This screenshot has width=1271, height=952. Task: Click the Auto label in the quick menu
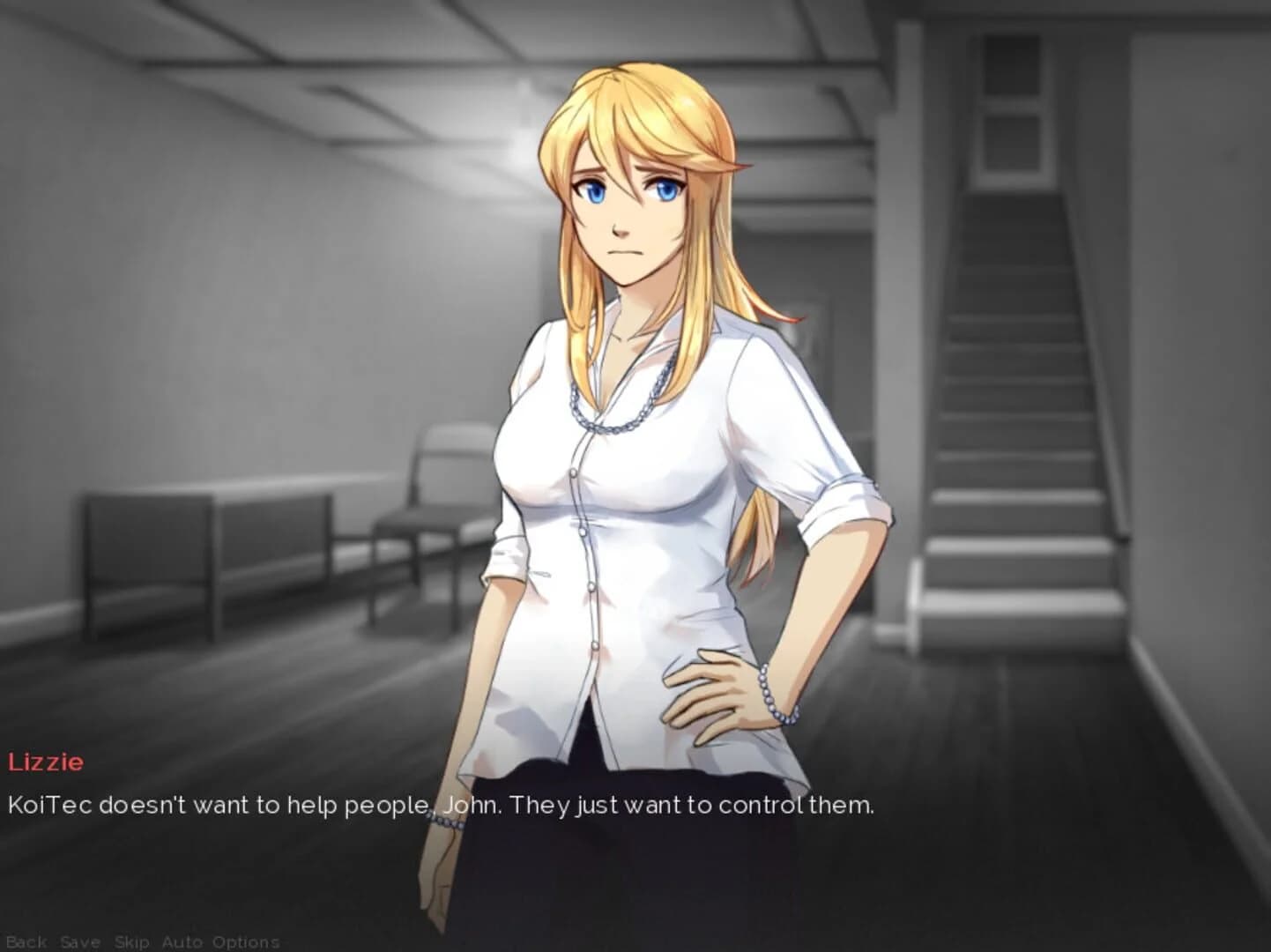(184, 941)
